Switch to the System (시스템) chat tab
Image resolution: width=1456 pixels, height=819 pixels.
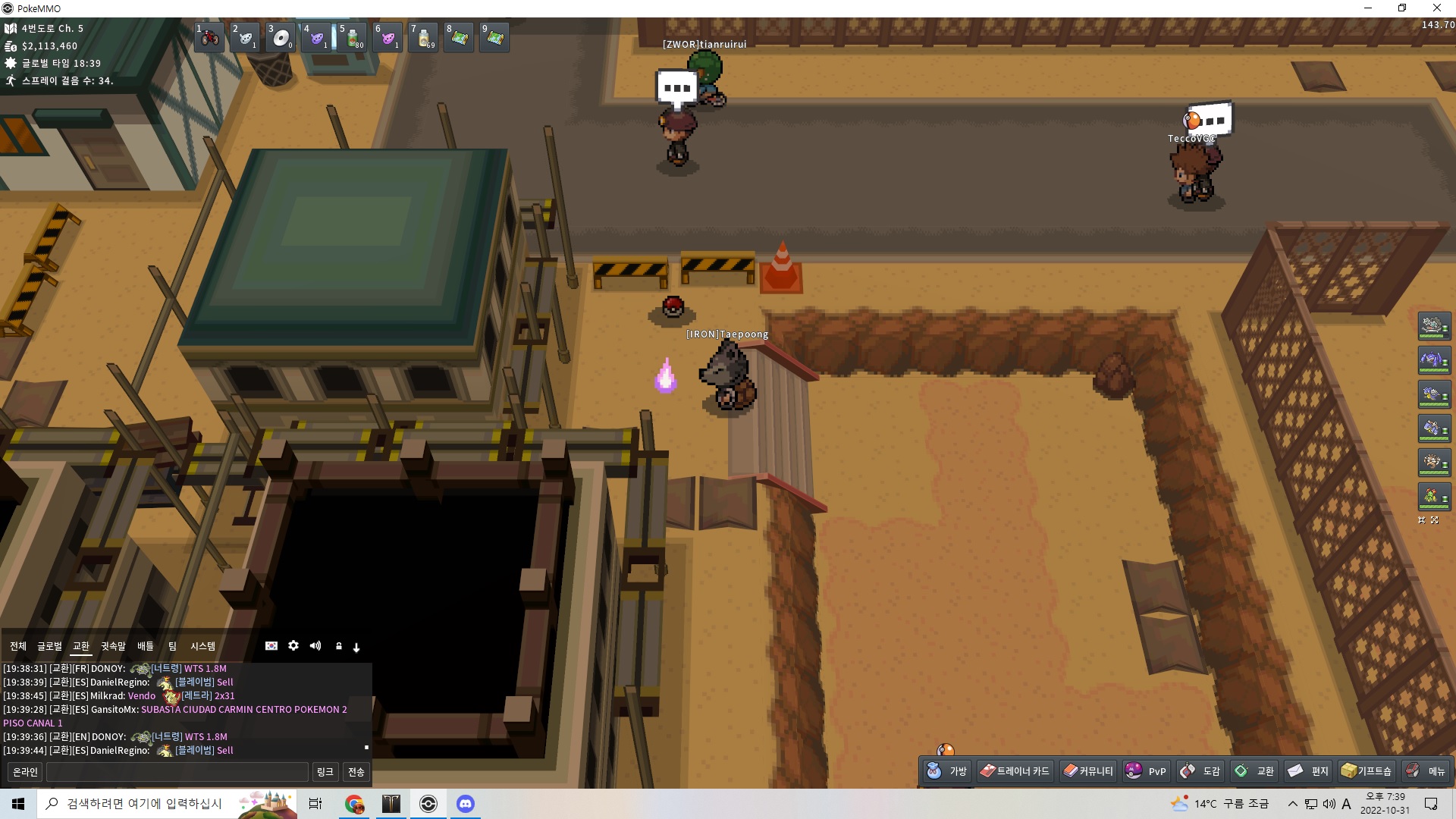(x=202, y=646)
